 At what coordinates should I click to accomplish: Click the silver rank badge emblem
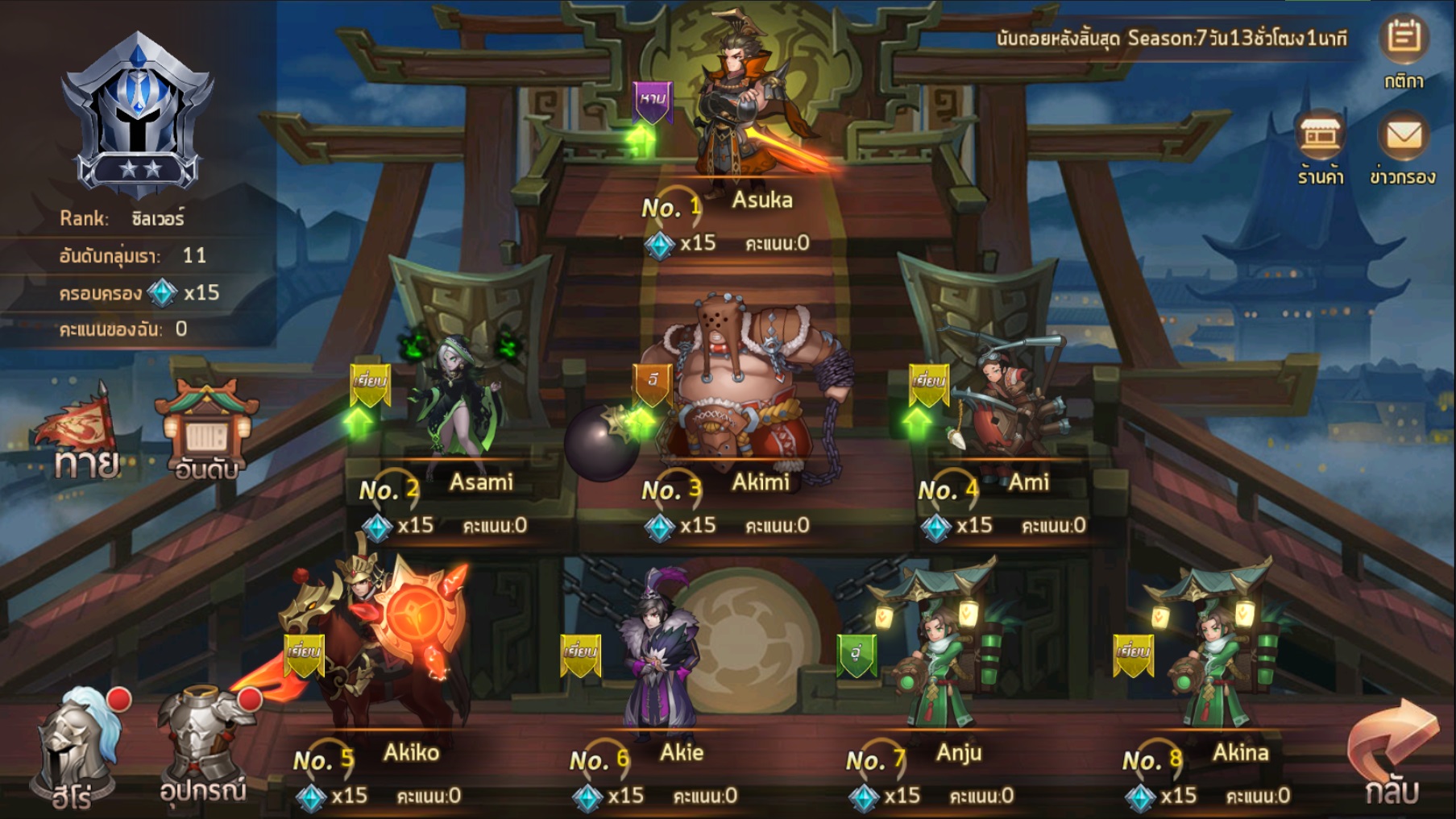point(139,114)
